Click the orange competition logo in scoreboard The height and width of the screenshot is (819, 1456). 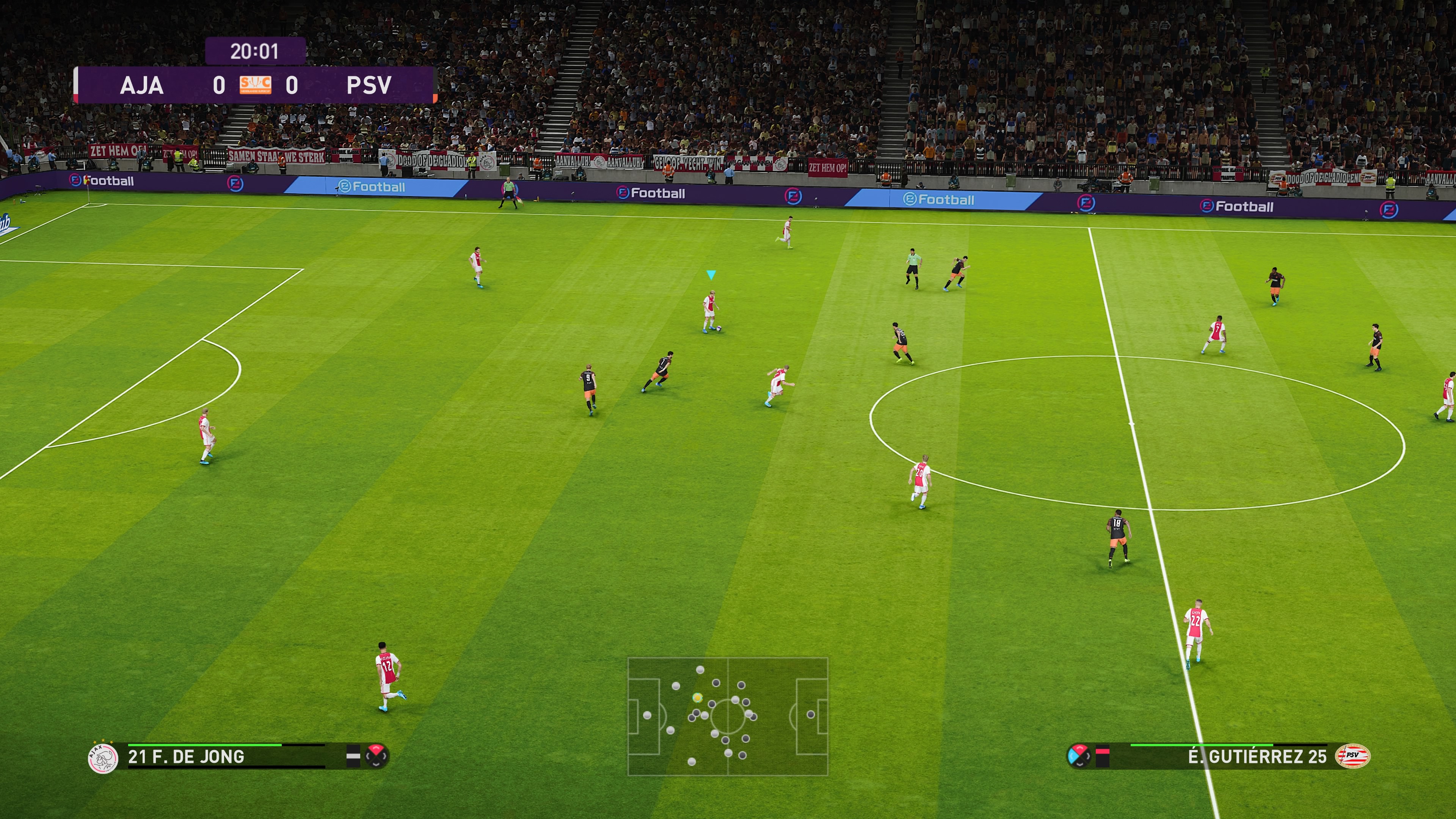pos(256,85)
